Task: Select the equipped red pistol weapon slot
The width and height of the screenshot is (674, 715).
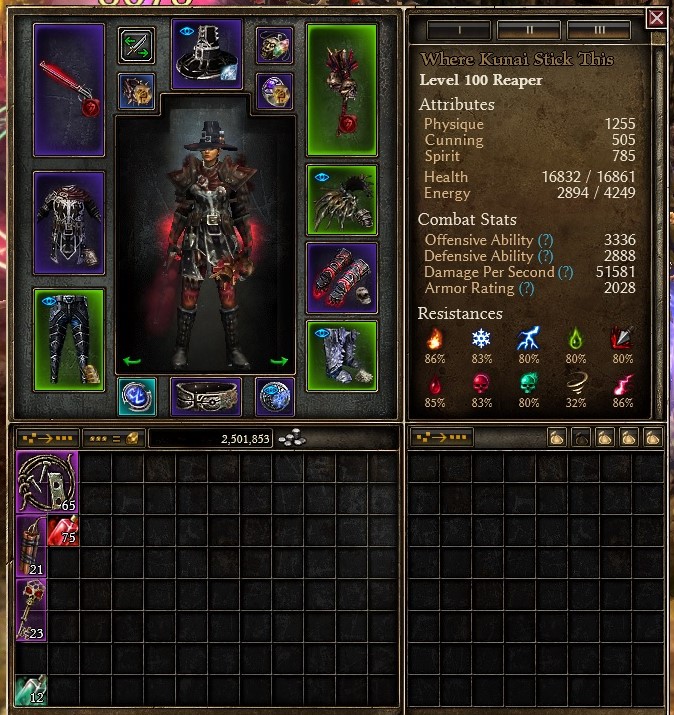Action: (69, 90)
